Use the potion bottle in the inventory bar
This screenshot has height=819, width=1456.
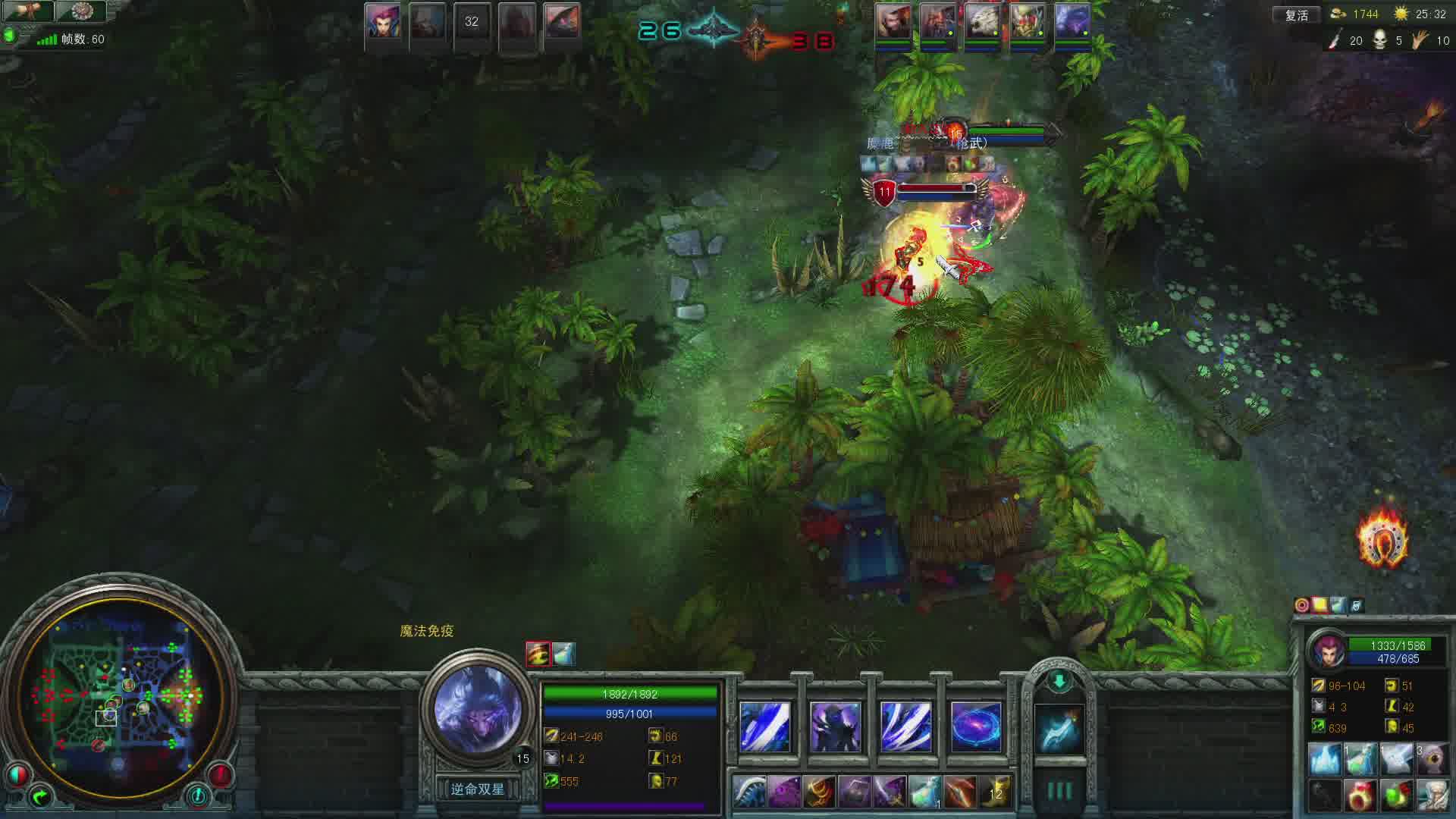[924, 792]
